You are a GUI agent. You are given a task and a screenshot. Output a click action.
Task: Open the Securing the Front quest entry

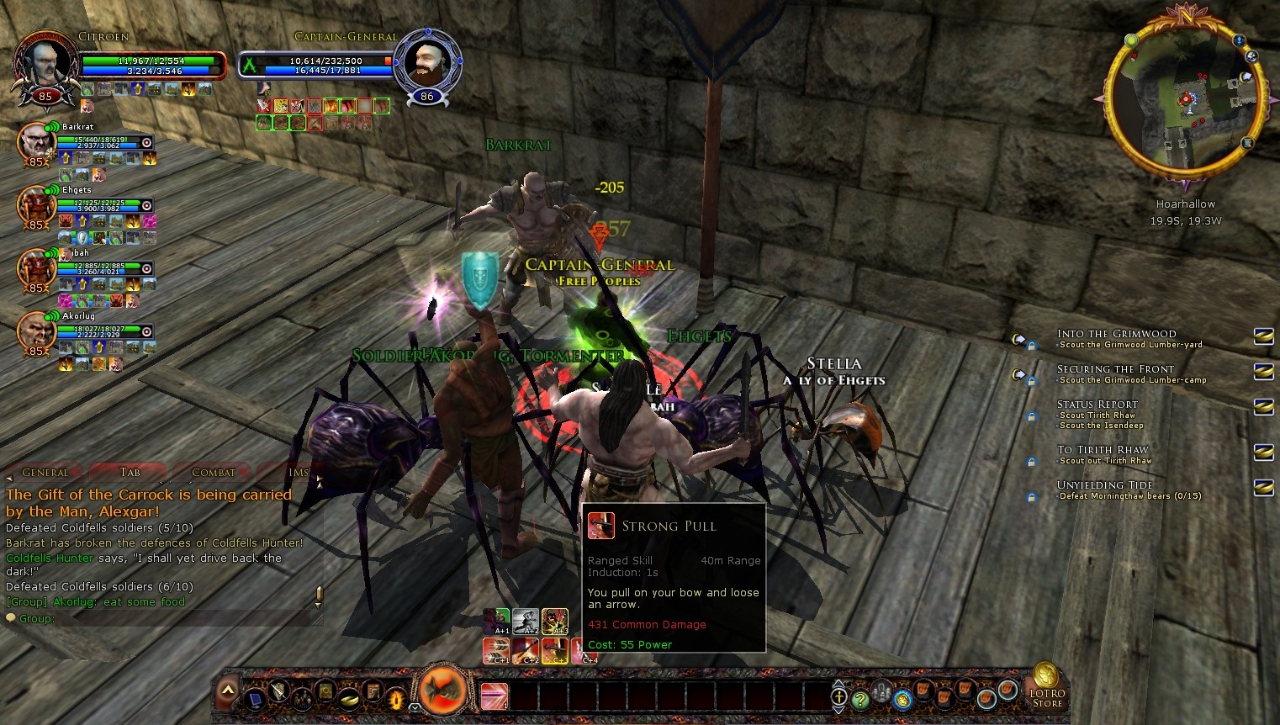click(x=1116, y=369)
